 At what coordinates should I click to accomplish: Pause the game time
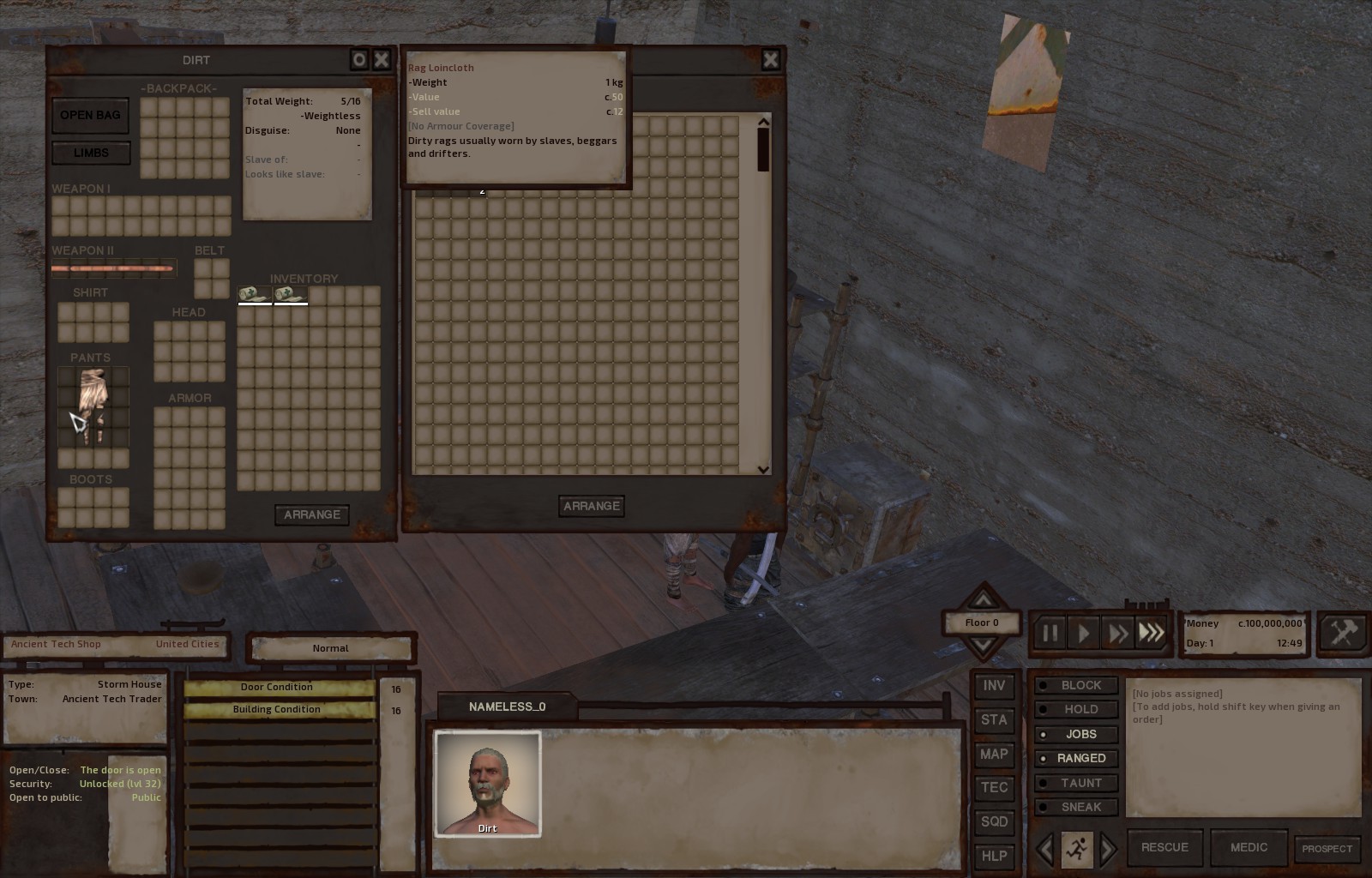click(1050, 634)
